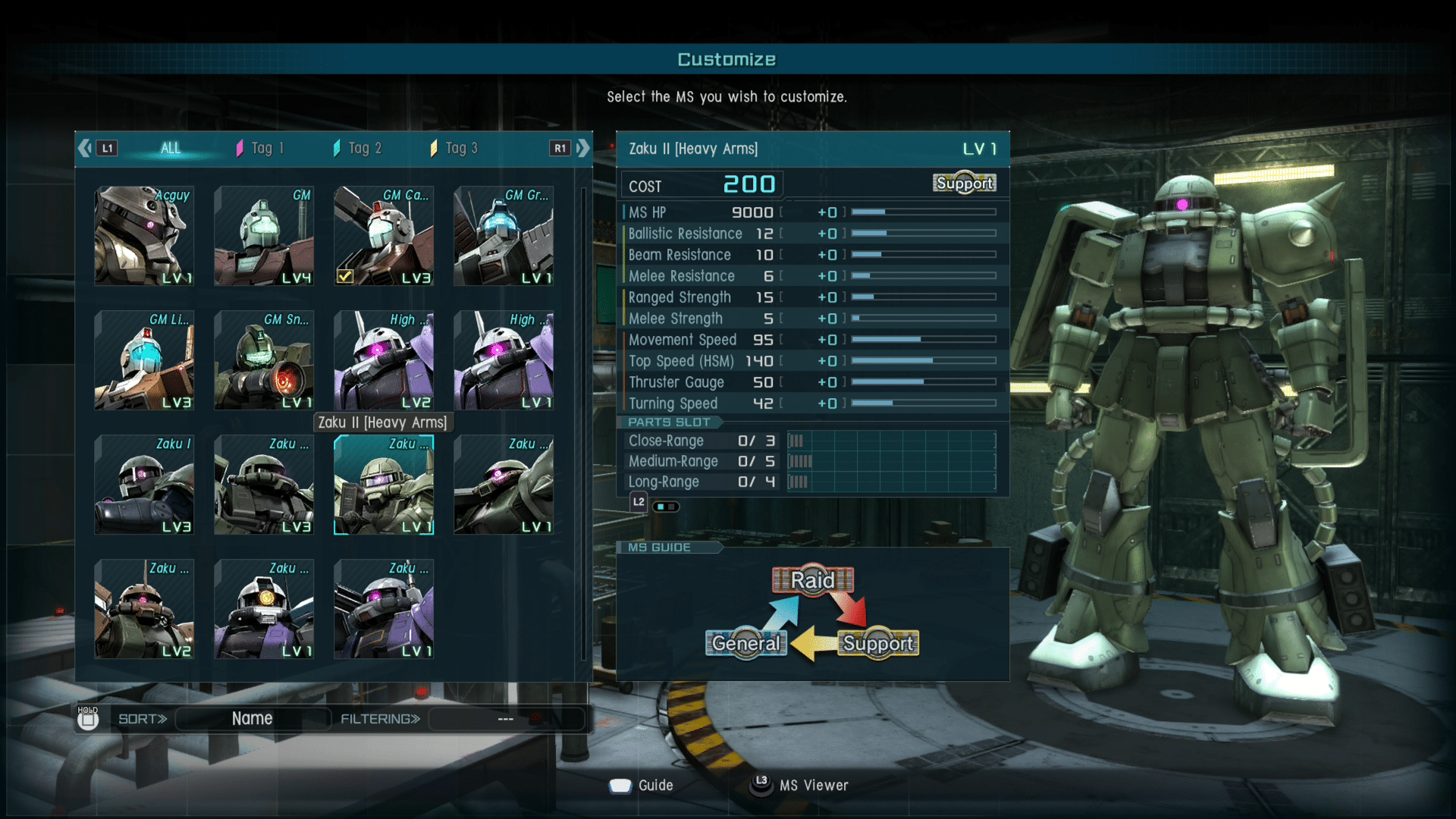Select the second parts-slot page indicator dot
Image resolution: width=1456 pixels, height=819 pixels.
pos(672,507)
